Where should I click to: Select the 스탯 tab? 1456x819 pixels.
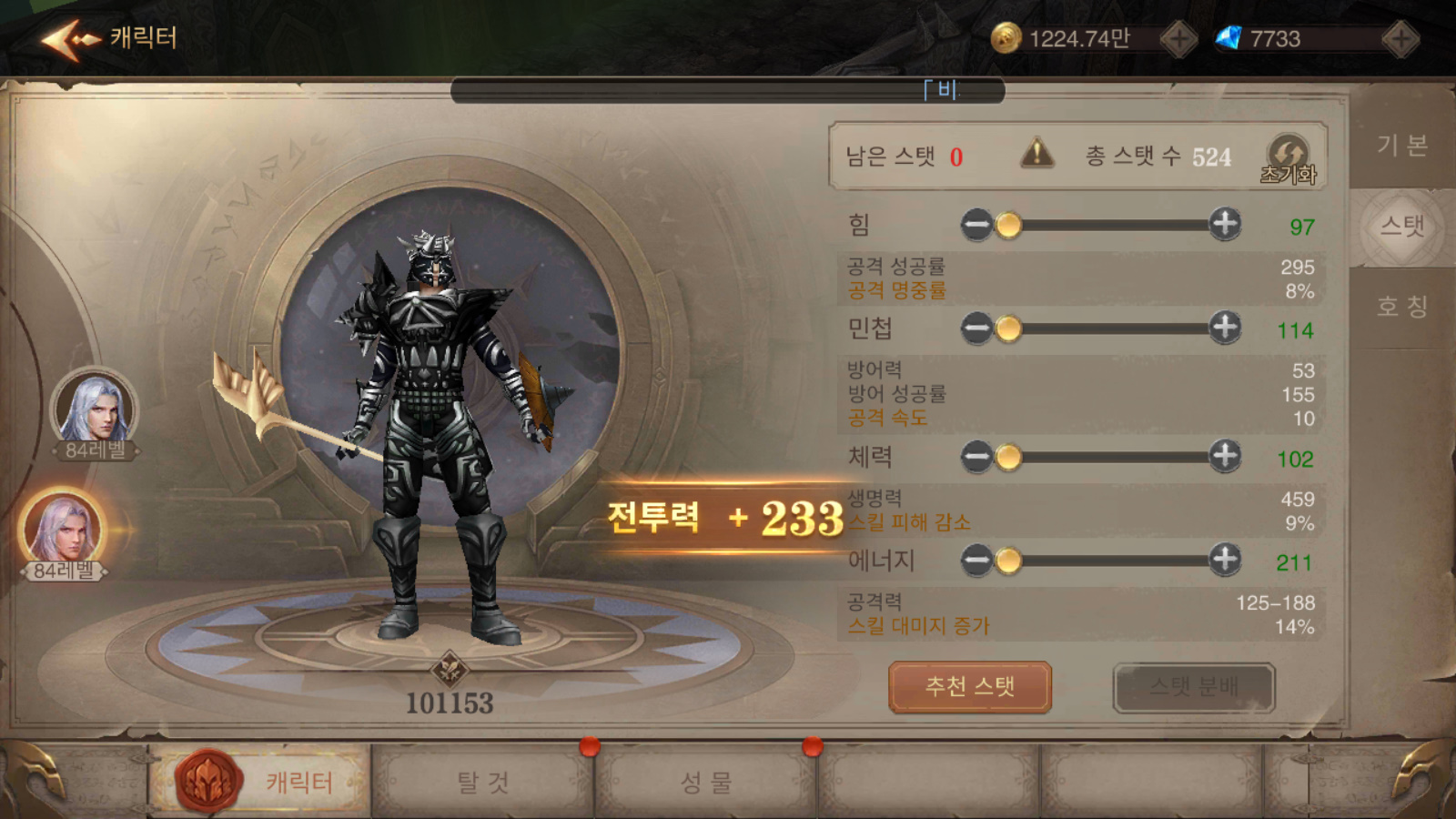[1402, 227]
